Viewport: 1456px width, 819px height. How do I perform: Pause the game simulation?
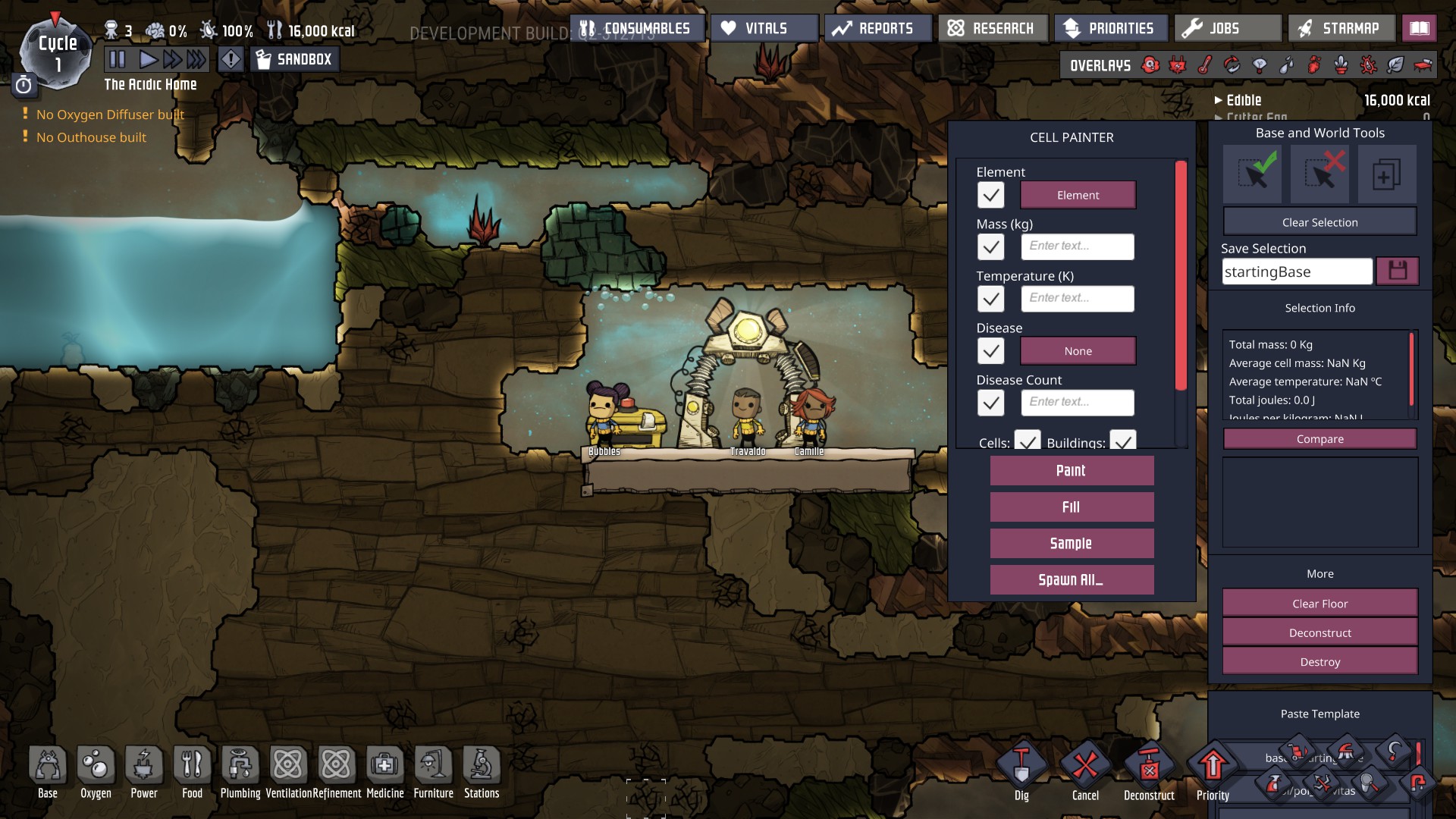coord(118,59)
